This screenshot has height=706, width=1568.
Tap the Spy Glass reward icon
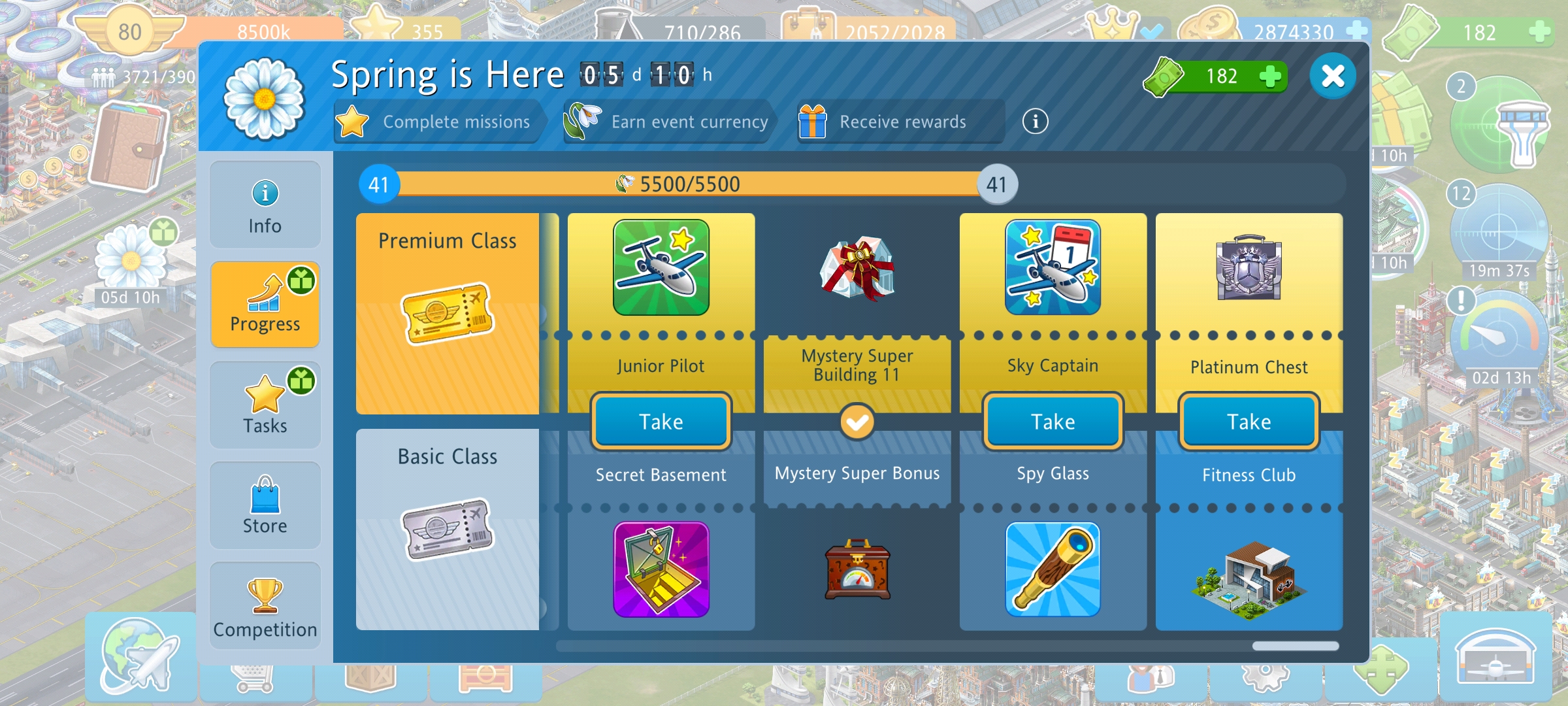click(1053, 569)
